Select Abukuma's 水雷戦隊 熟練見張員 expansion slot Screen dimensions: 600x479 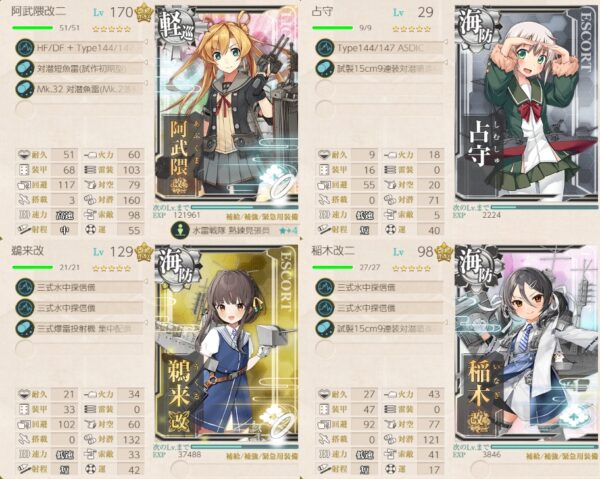point(228,229)
